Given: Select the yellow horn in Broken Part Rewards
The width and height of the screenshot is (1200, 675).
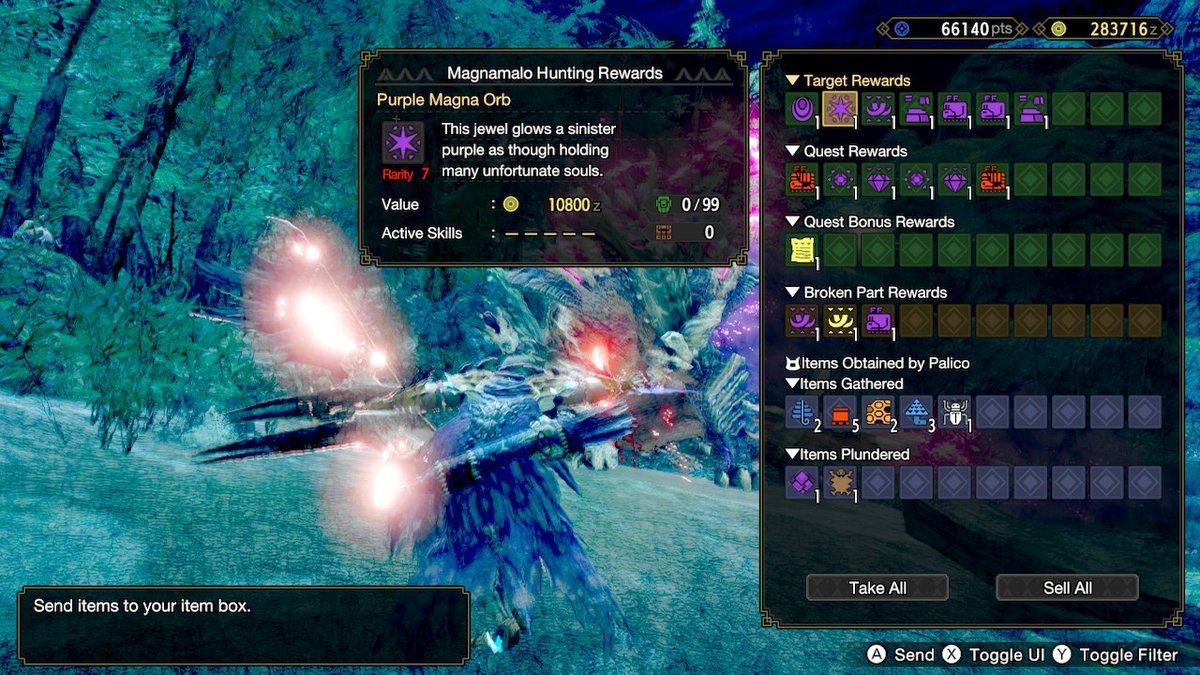Looking at the screenshot, I should (x=839, y=320).
